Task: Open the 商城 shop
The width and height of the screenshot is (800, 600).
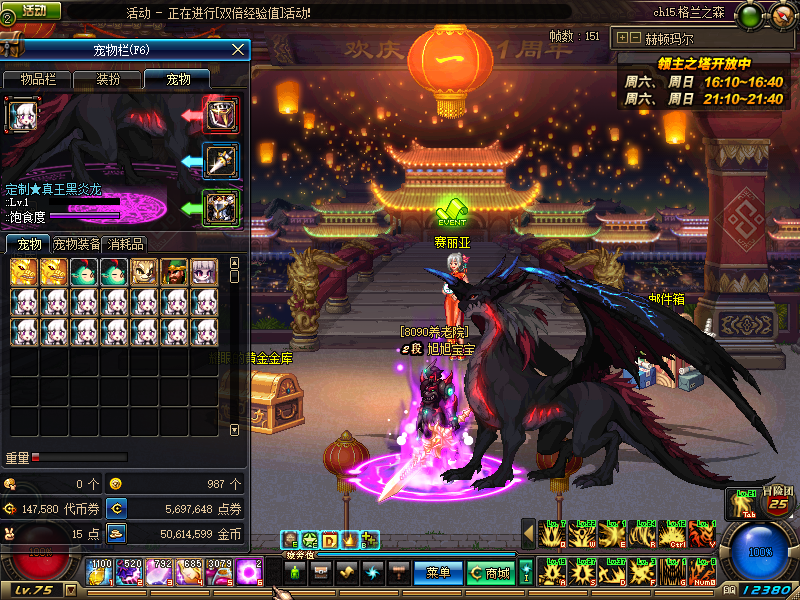Action: (x=490, y=573)
